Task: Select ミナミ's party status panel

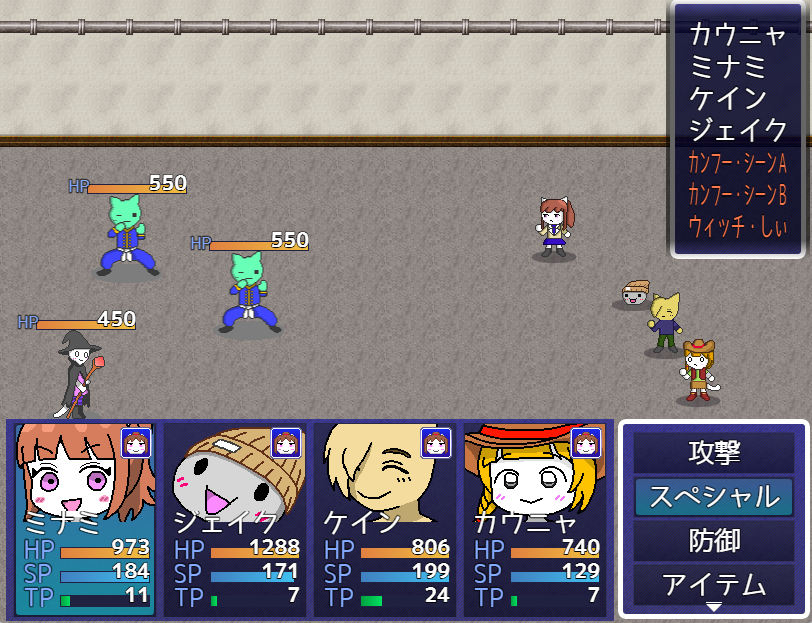Action: point(84,519)
